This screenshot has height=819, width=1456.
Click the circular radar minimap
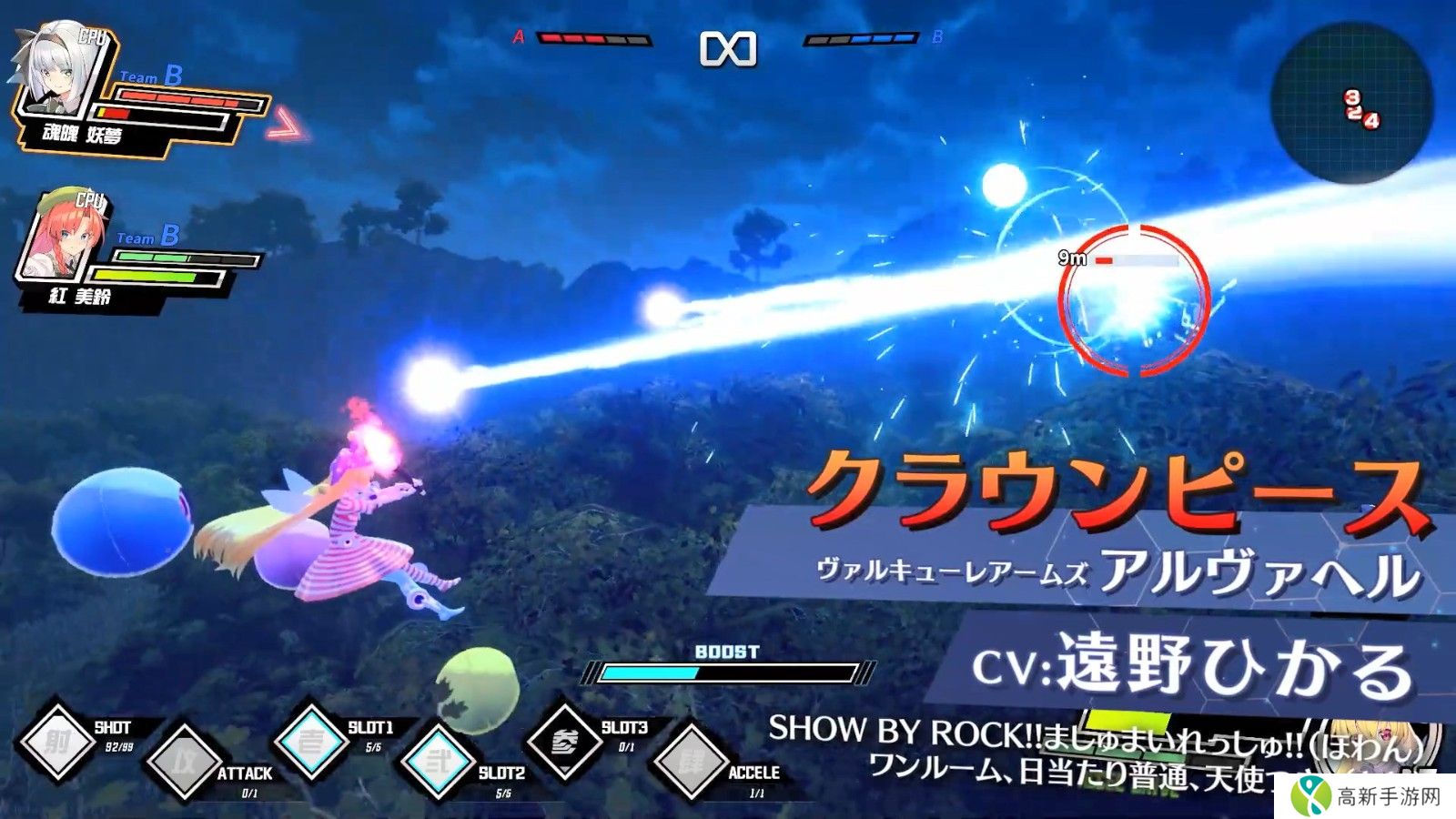click(x=1350, y=102)
